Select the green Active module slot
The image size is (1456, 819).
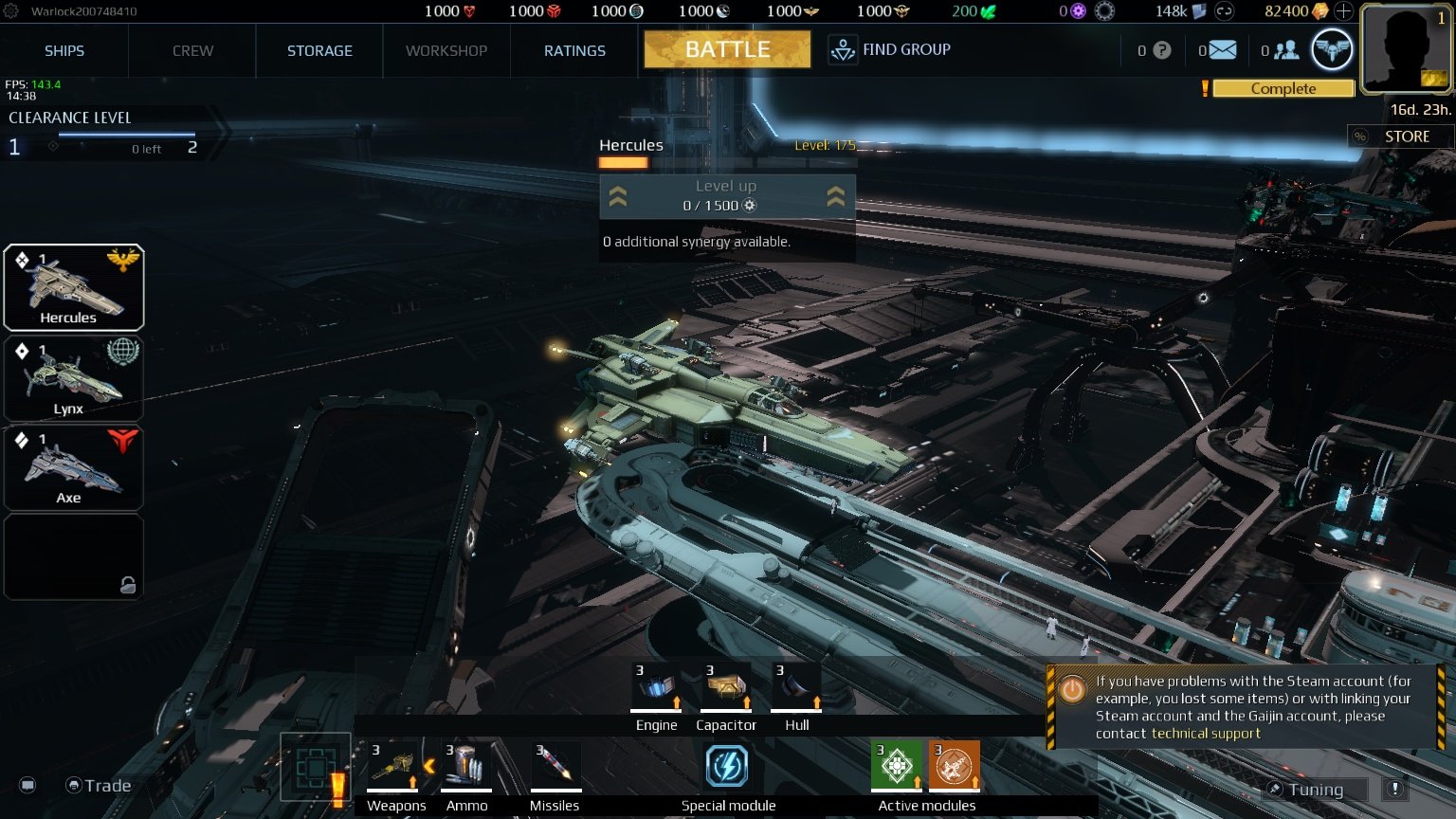pos(896,765)
